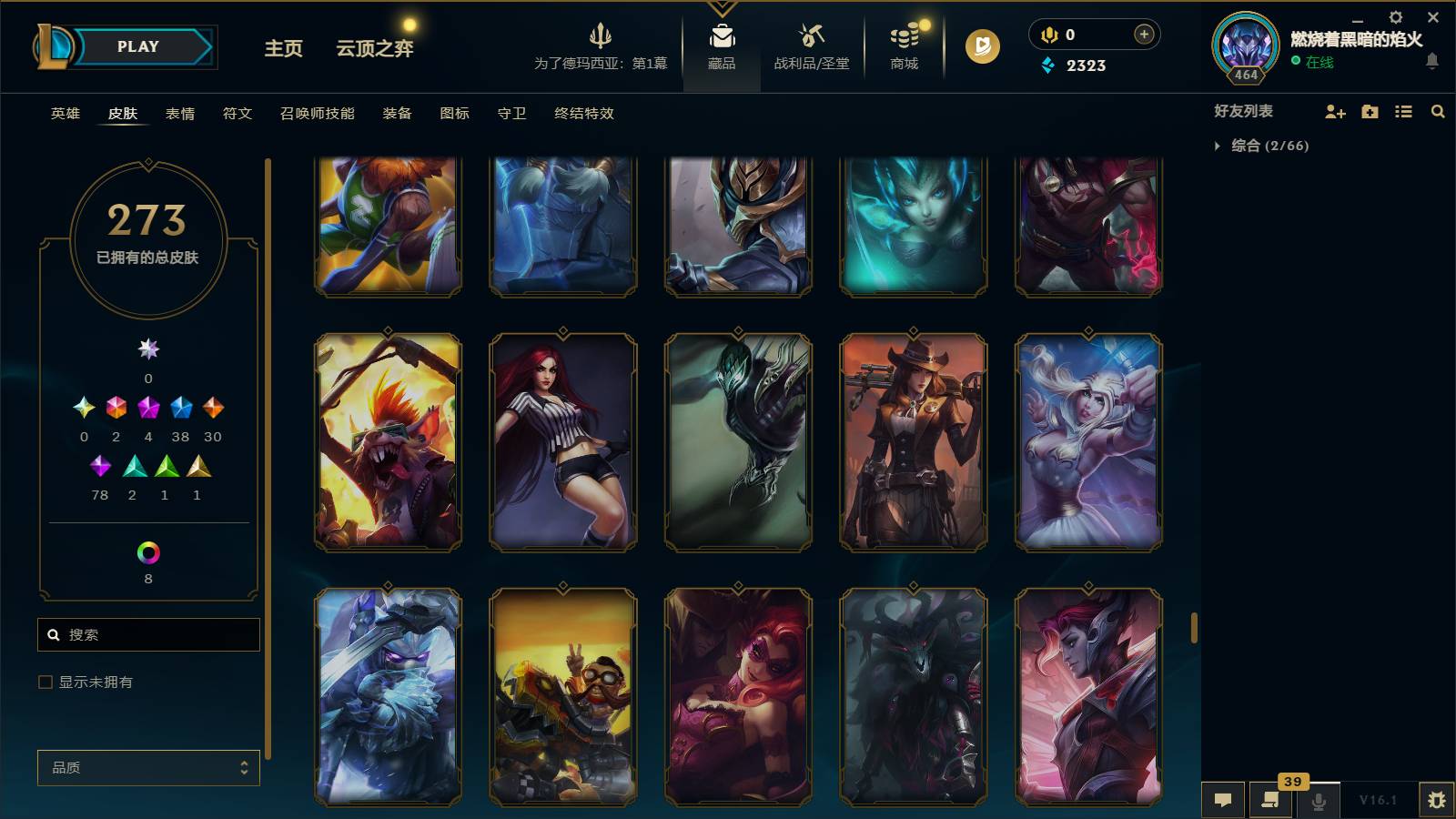Click the add friend icon
Viewport: 1456px width, 819px height.
click(x=1334, y=111)
